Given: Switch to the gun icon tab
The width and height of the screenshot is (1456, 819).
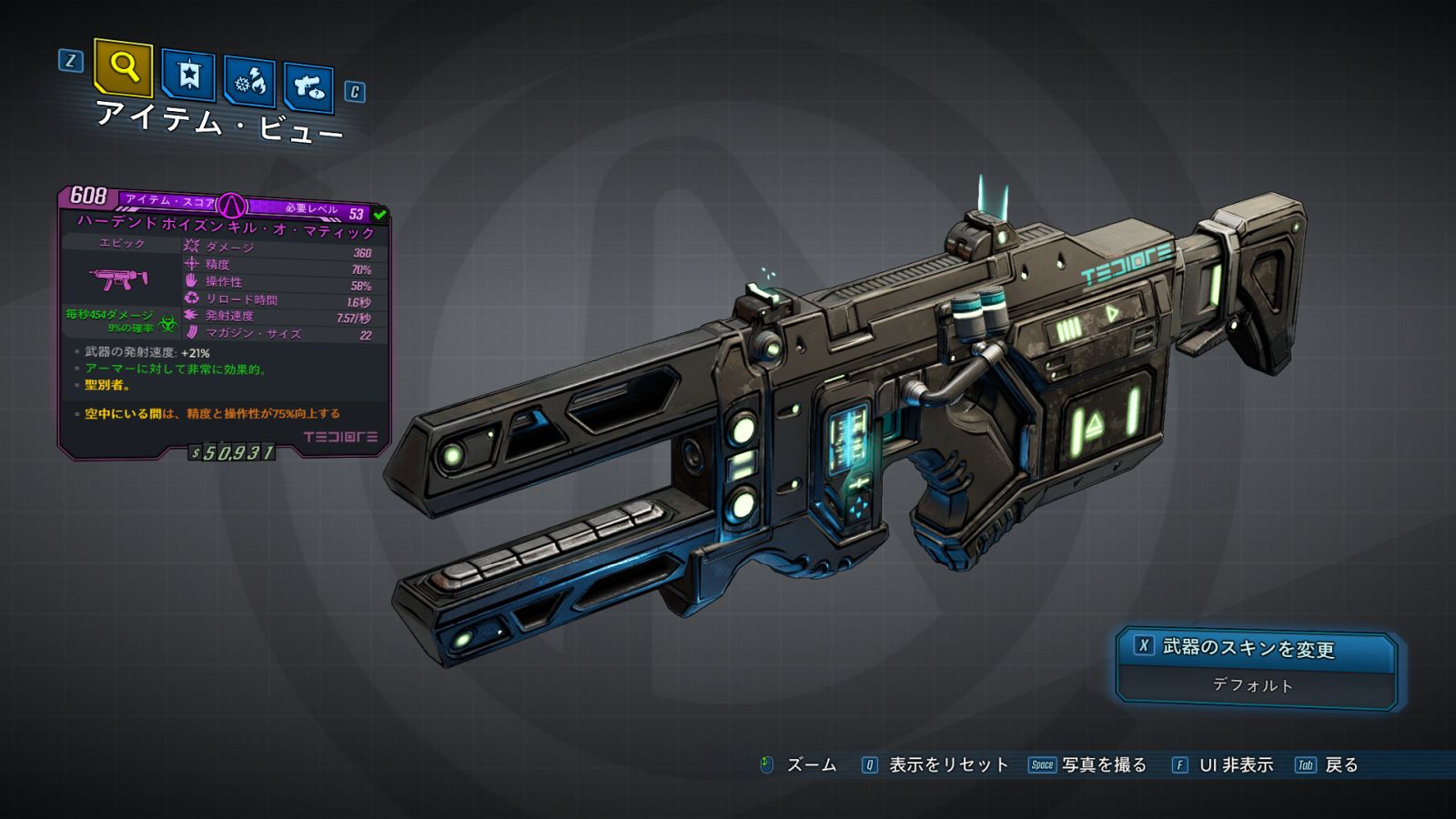Looking at the screenshot, I should [308, 87].
